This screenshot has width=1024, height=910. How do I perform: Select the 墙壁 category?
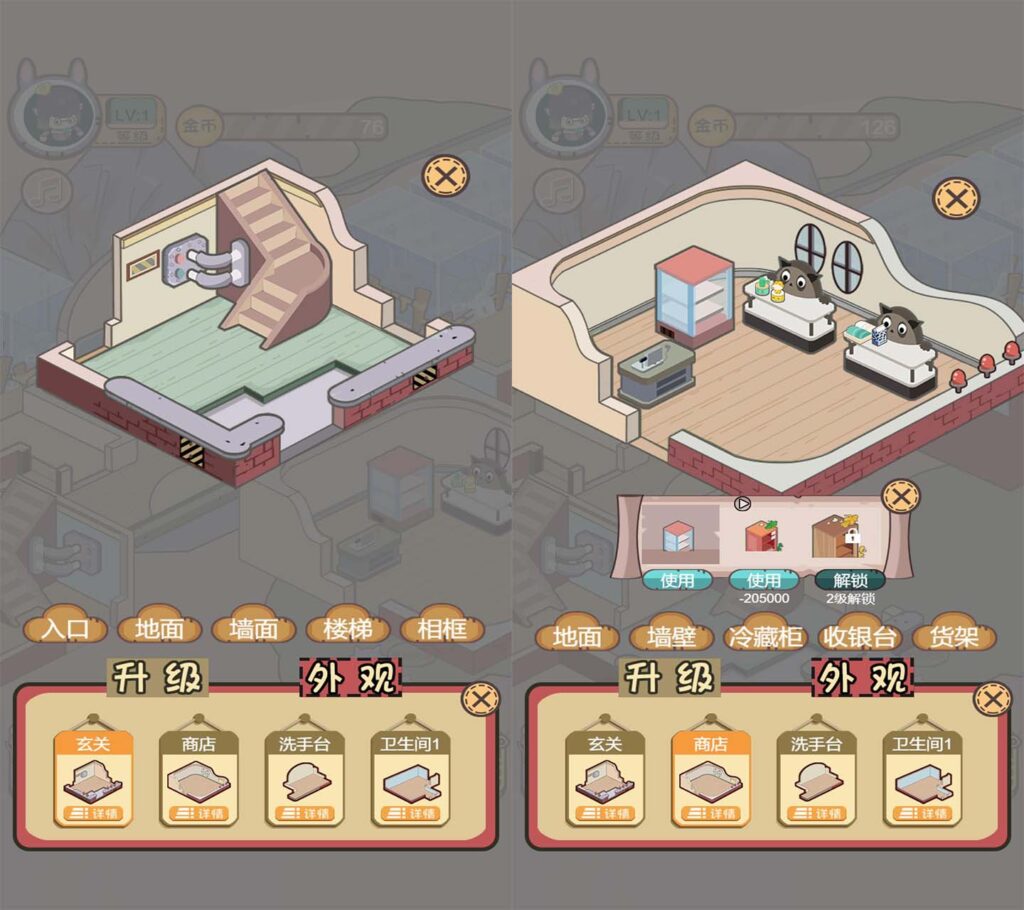(x=672, y=637)
